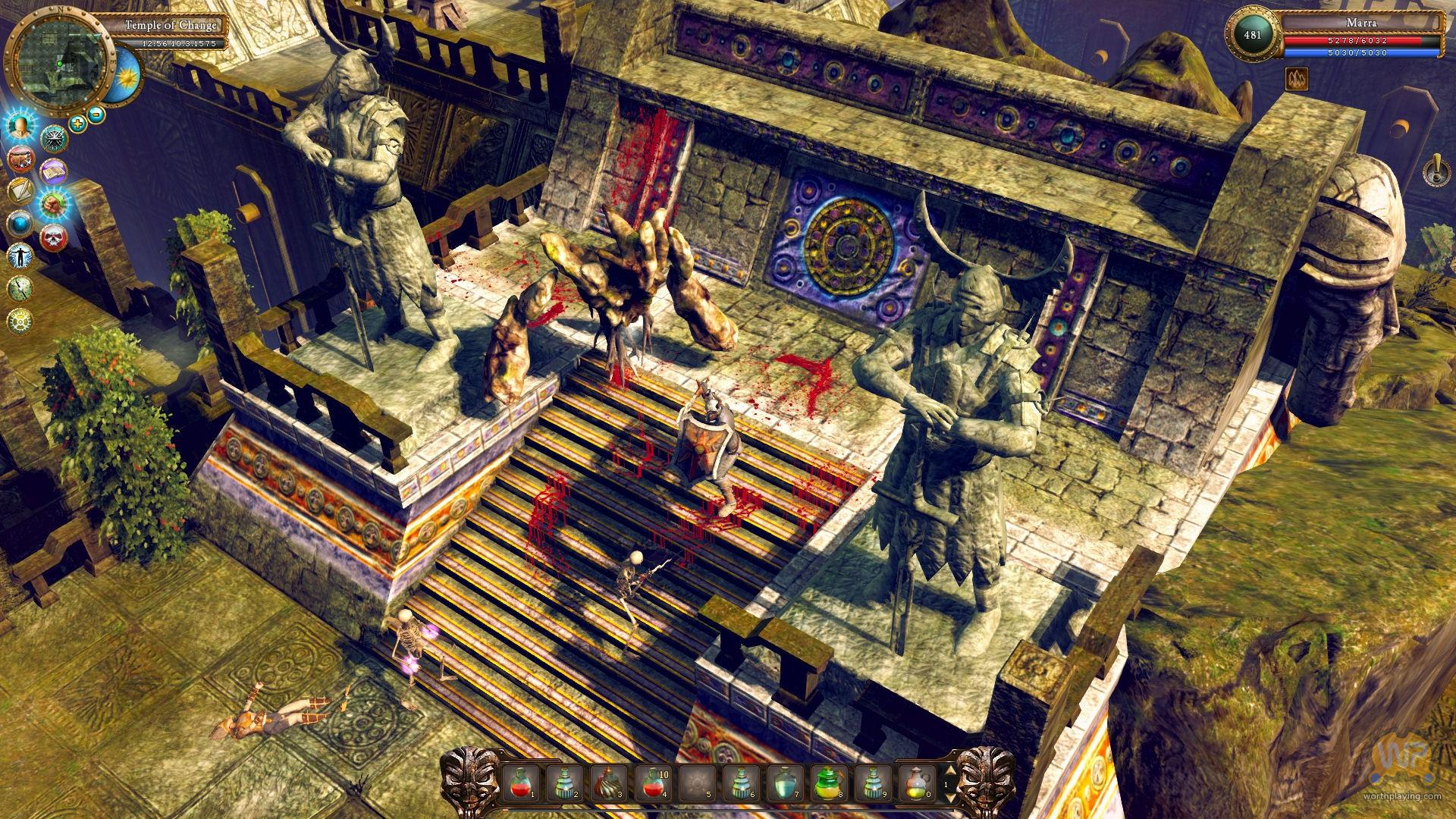Screen dimensions: 1456x819
Task: Toggle the green fist combat icon
Action: (x=54, y=205)
